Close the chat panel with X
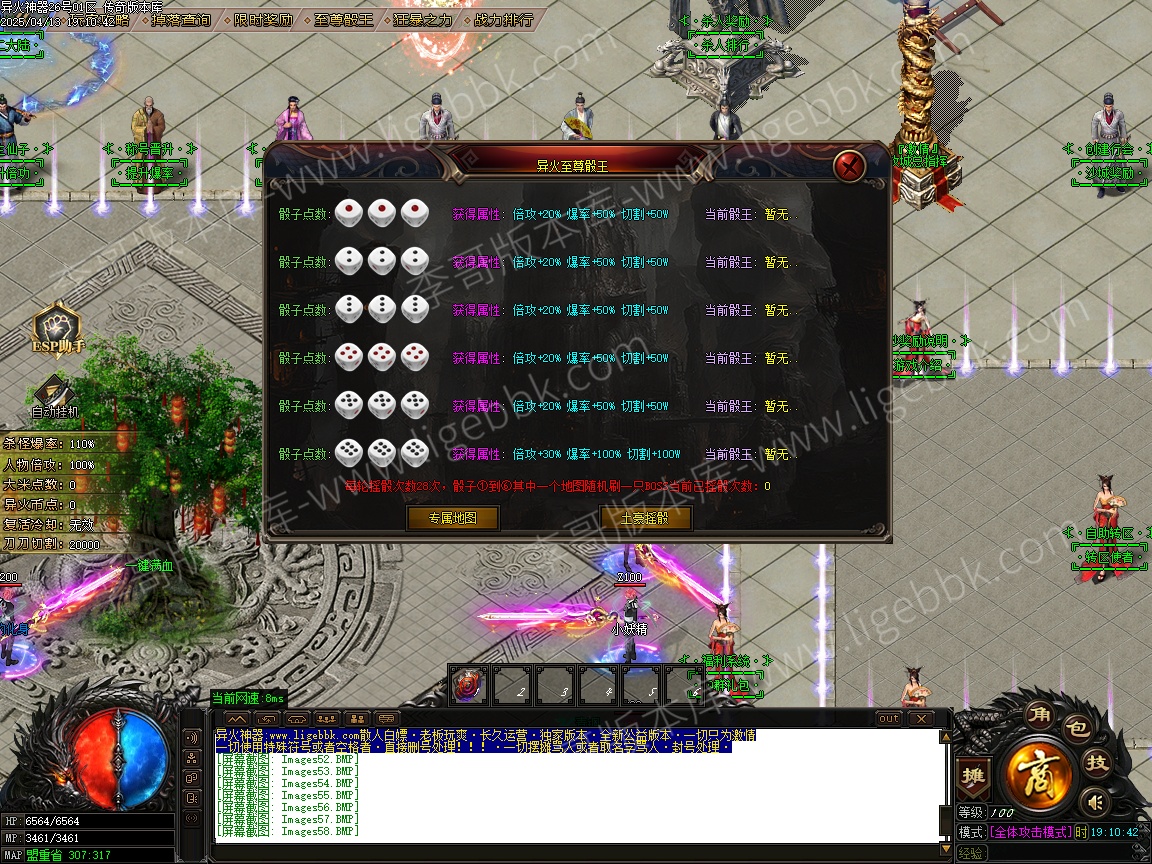The width and height of the screenshot is (1152, 864). pos(920,719)
